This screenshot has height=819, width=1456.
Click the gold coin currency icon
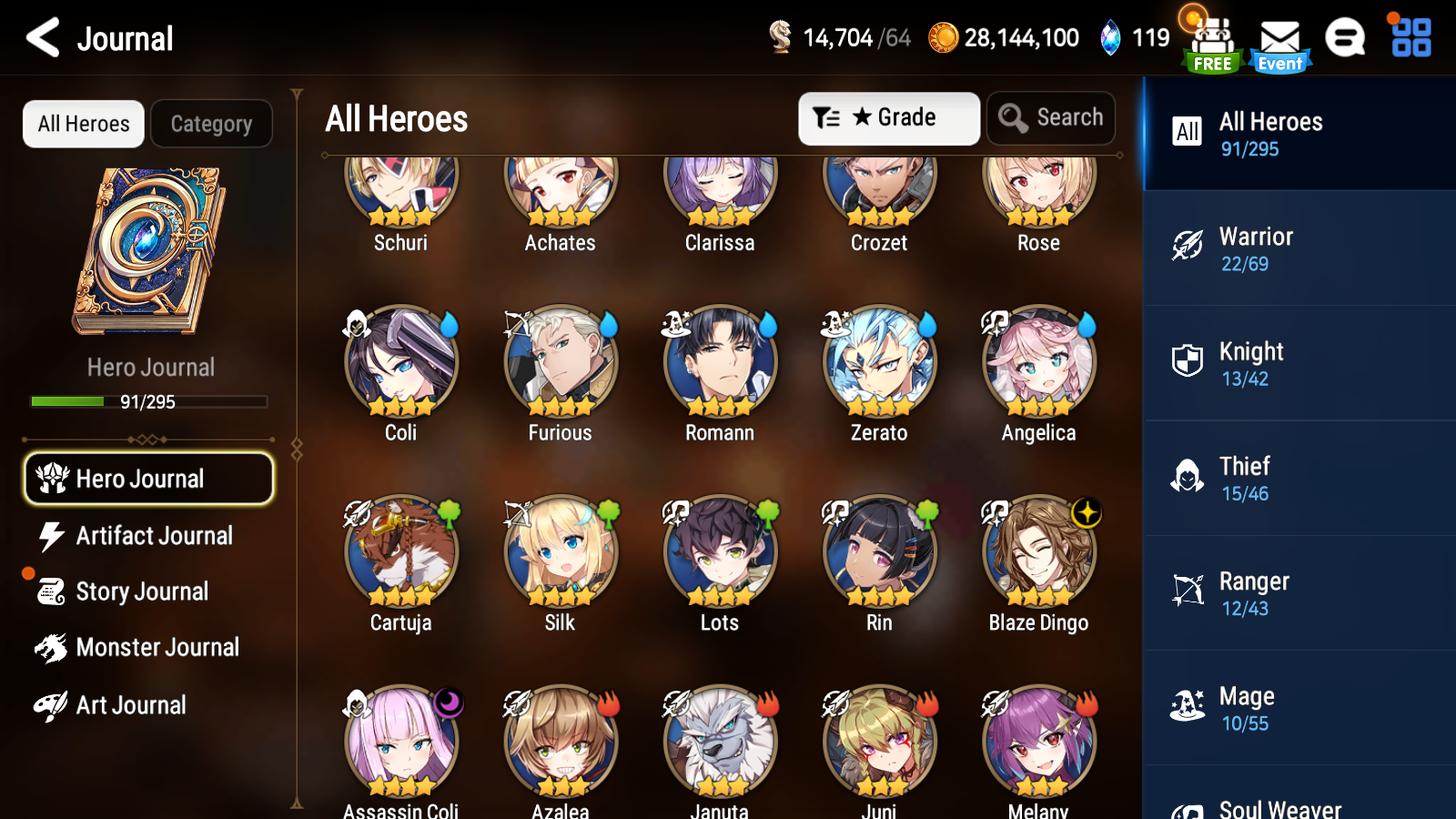pyautogui.click(x=943, y=37)
